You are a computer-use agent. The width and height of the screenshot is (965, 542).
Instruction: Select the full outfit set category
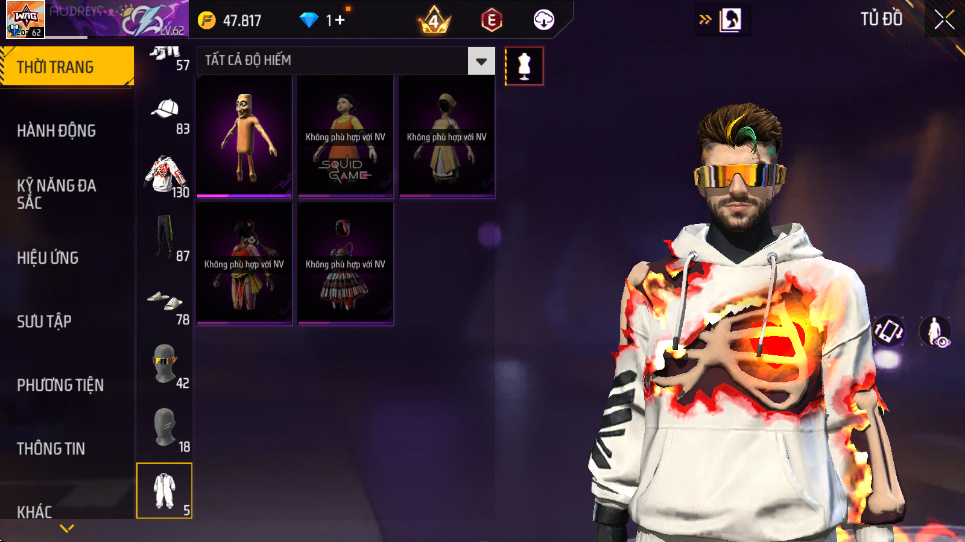164,490
